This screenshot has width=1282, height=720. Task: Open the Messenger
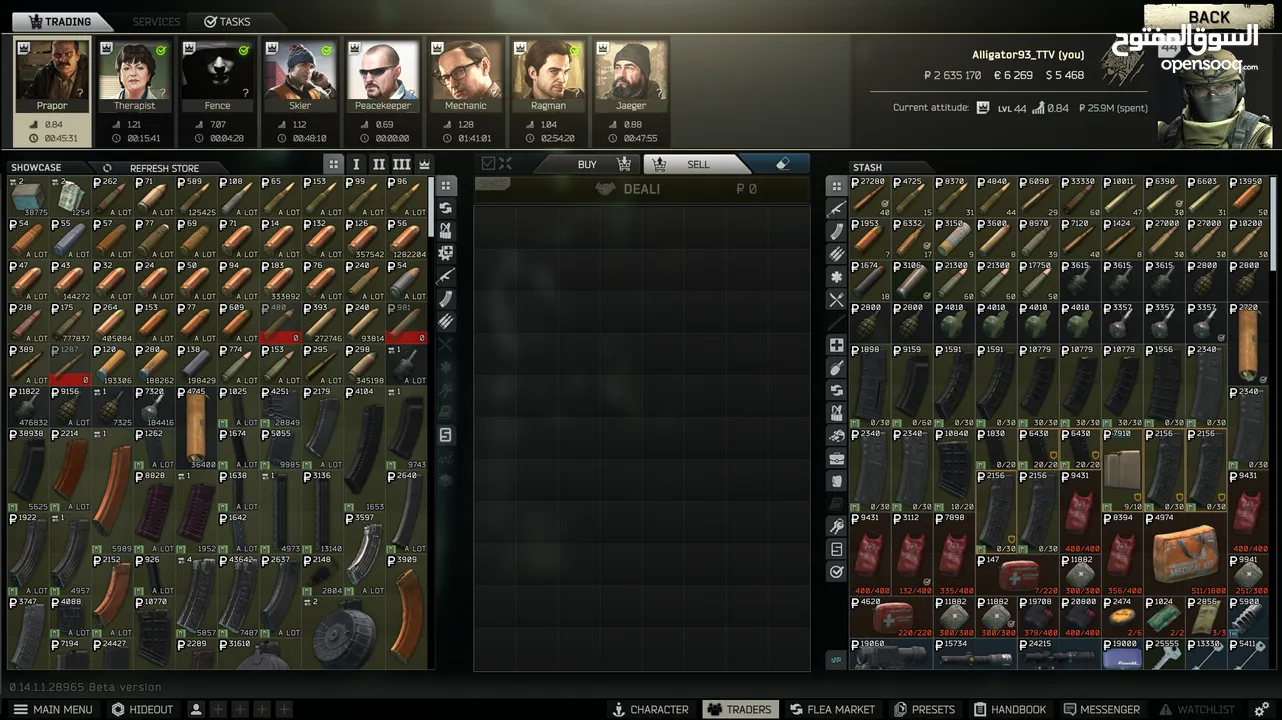coord(1100,709)
